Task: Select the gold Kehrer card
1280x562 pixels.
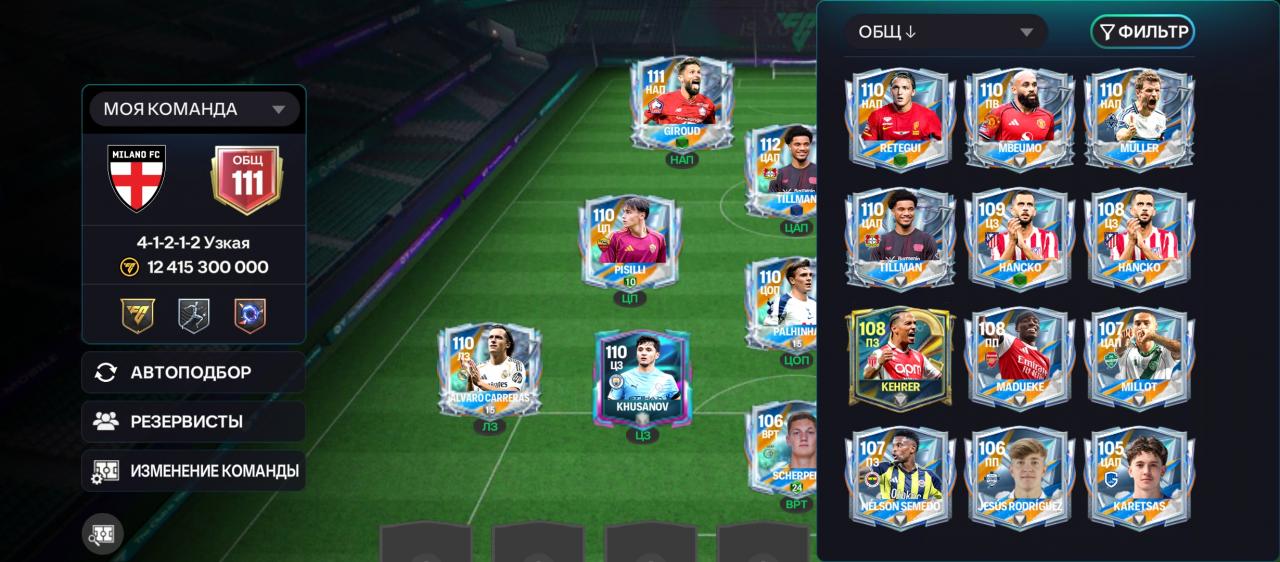Action: point(901,357)
